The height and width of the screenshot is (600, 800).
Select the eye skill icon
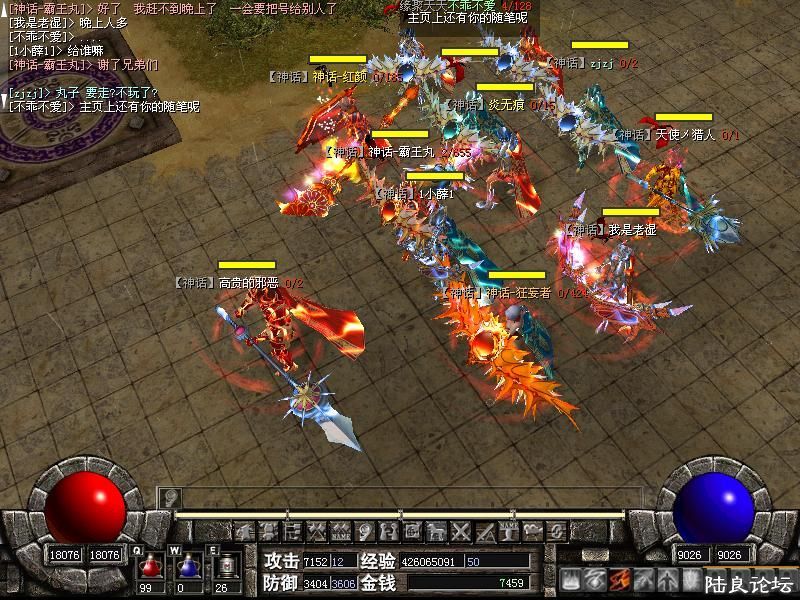pos(594,578)
